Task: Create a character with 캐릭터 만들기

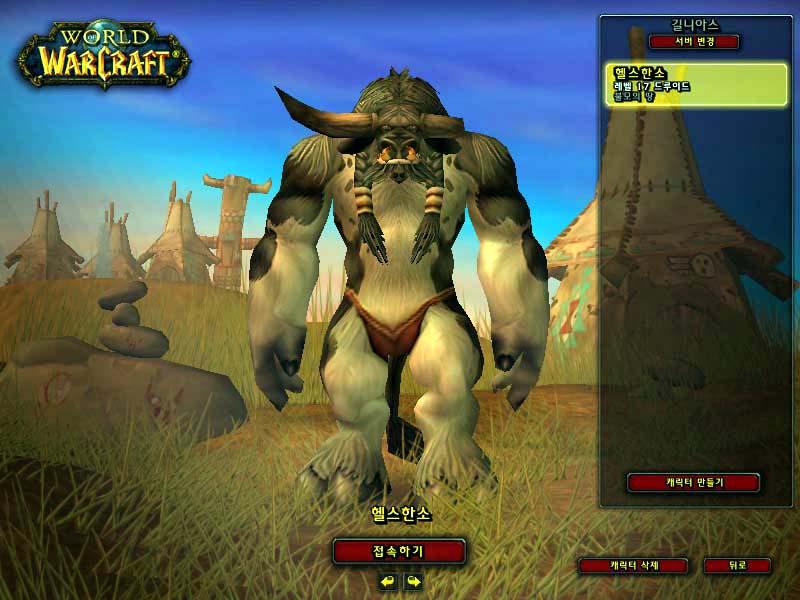Action: (693, 482)
